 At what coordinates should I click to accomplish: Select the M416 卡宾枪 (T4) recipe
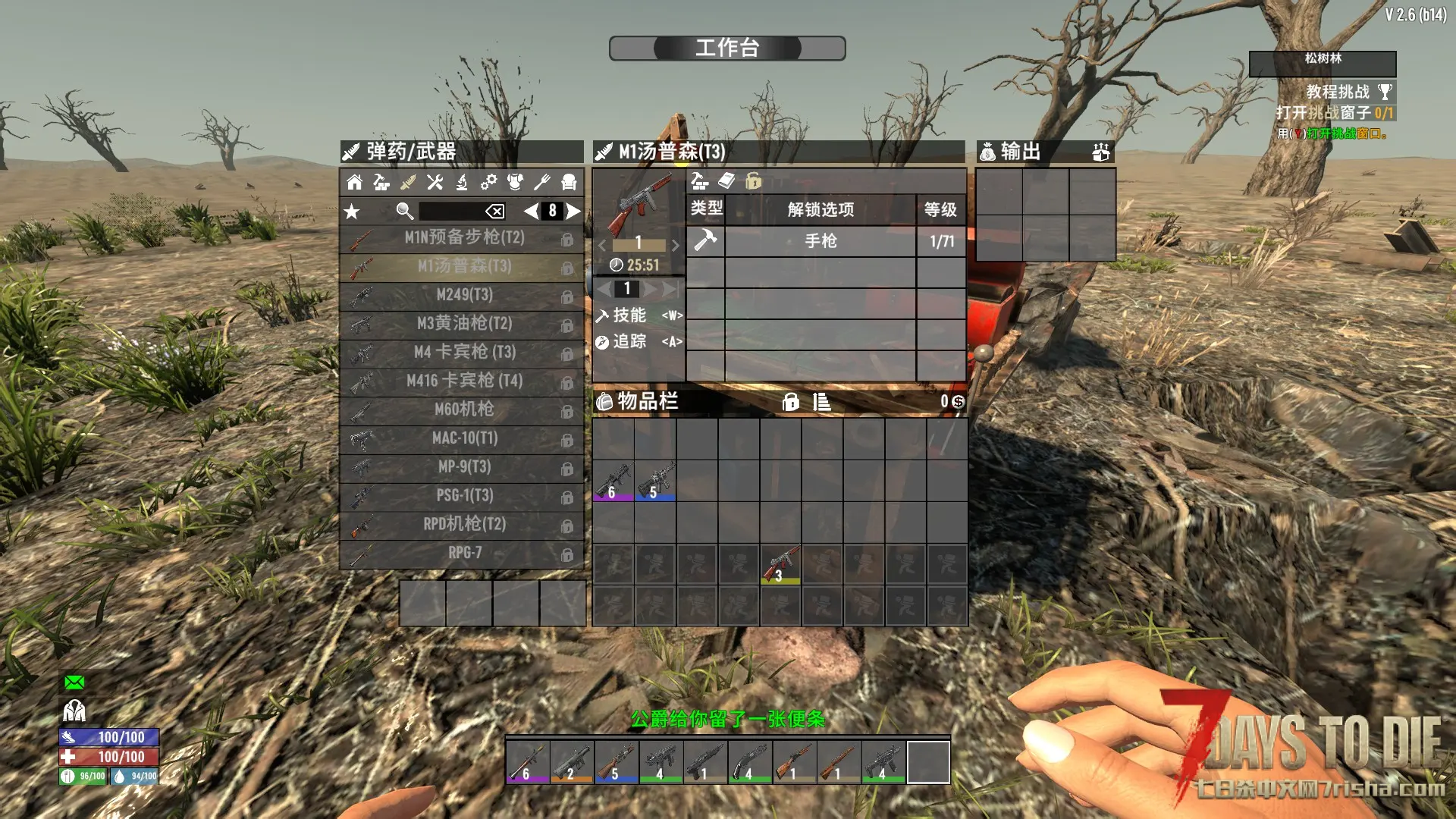pyautogui.click(x=463, y=381)
